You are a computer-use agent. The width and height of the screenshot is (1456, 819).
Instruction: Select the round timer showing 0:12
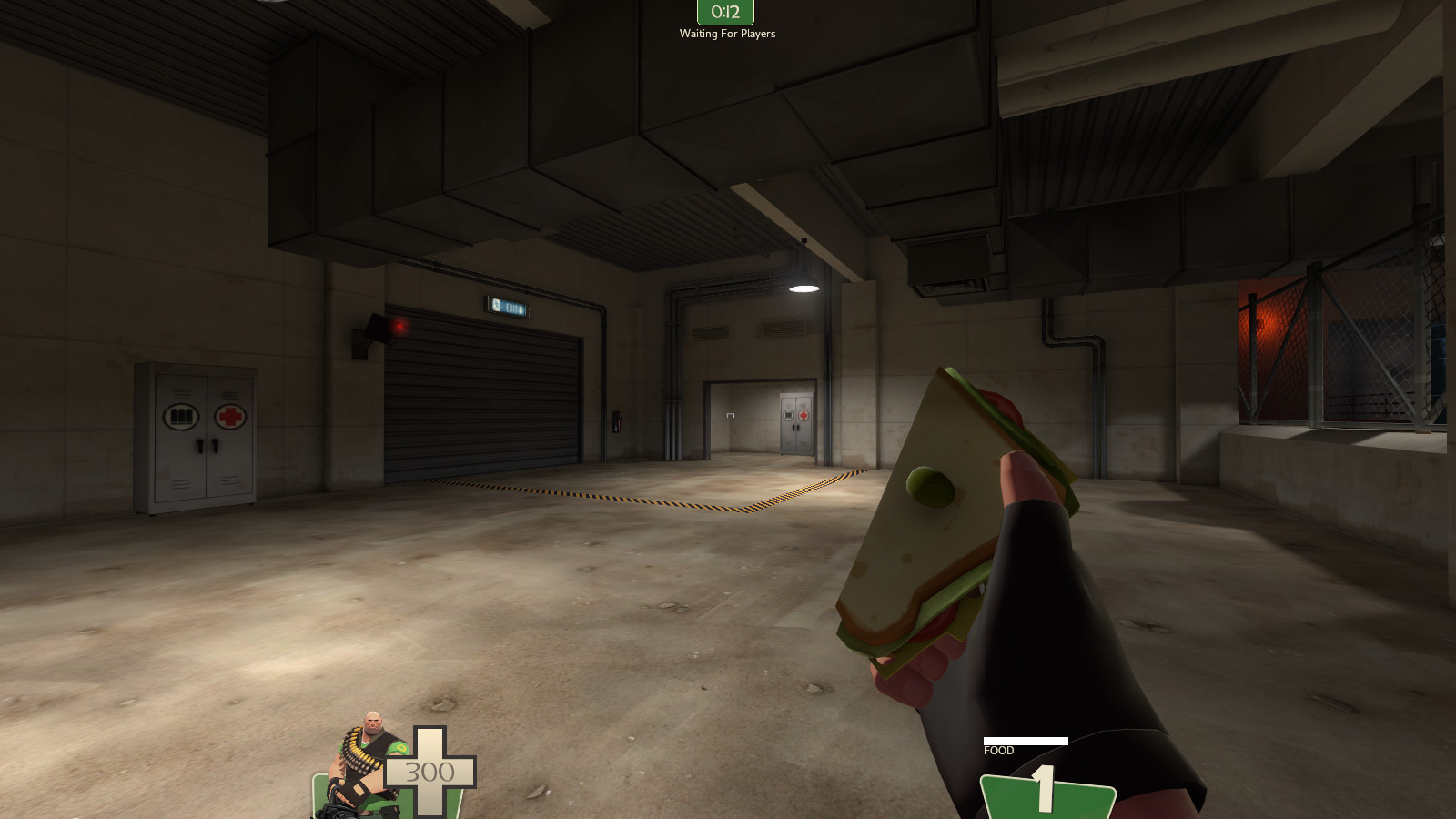point(726,12)
